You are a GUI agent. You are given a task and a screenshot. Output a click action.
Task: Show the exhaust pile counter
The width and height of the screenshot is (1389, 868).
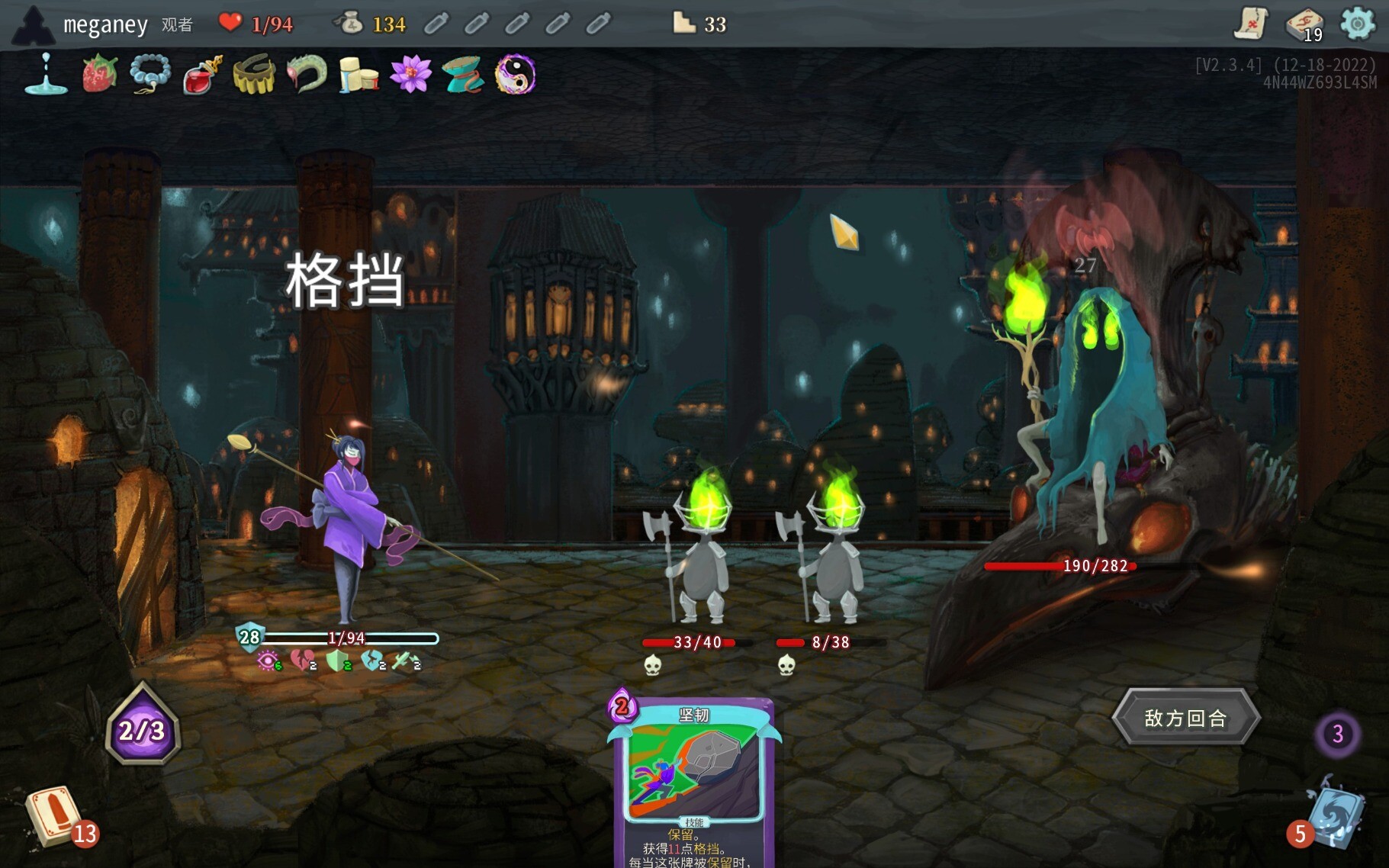[x=1337, y=734]
